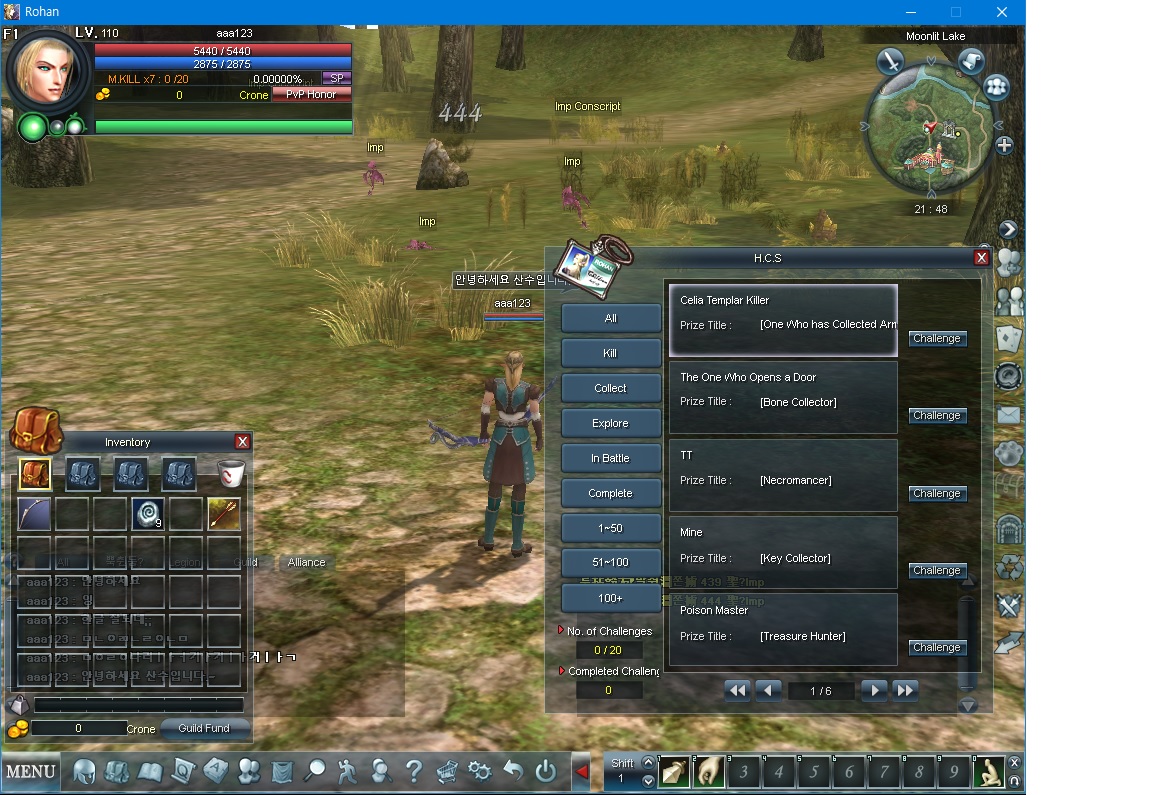
Task: Open the Guild Fund
Action: 204,728
